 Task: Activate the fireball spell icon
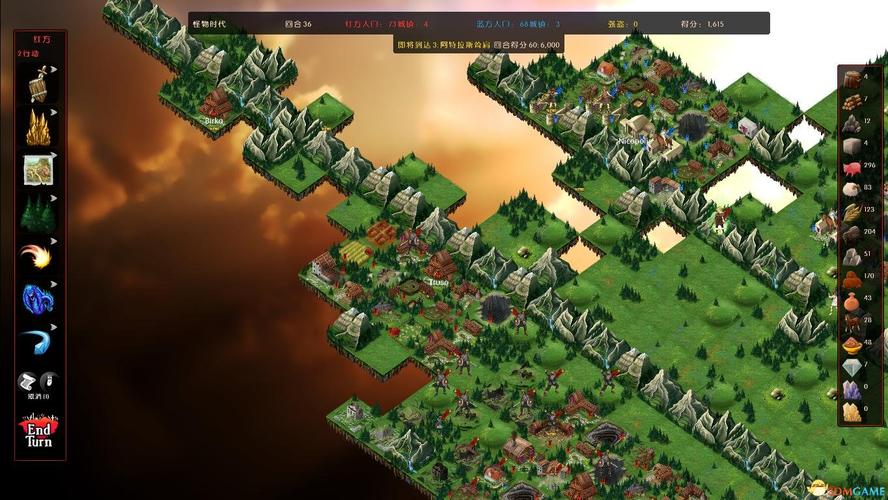(39, 256)
